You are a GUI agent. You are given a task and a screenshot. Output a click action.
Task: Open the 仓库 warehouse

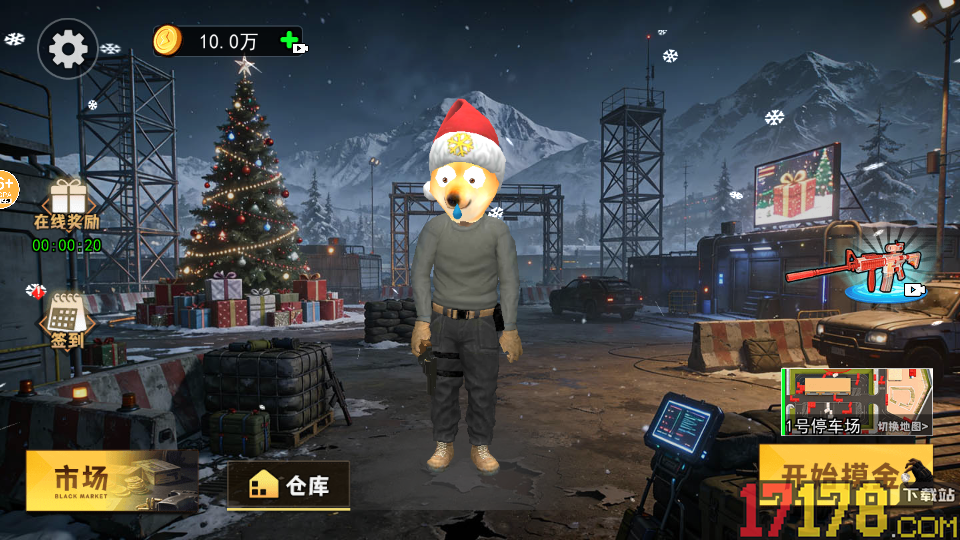click(288, 486)
